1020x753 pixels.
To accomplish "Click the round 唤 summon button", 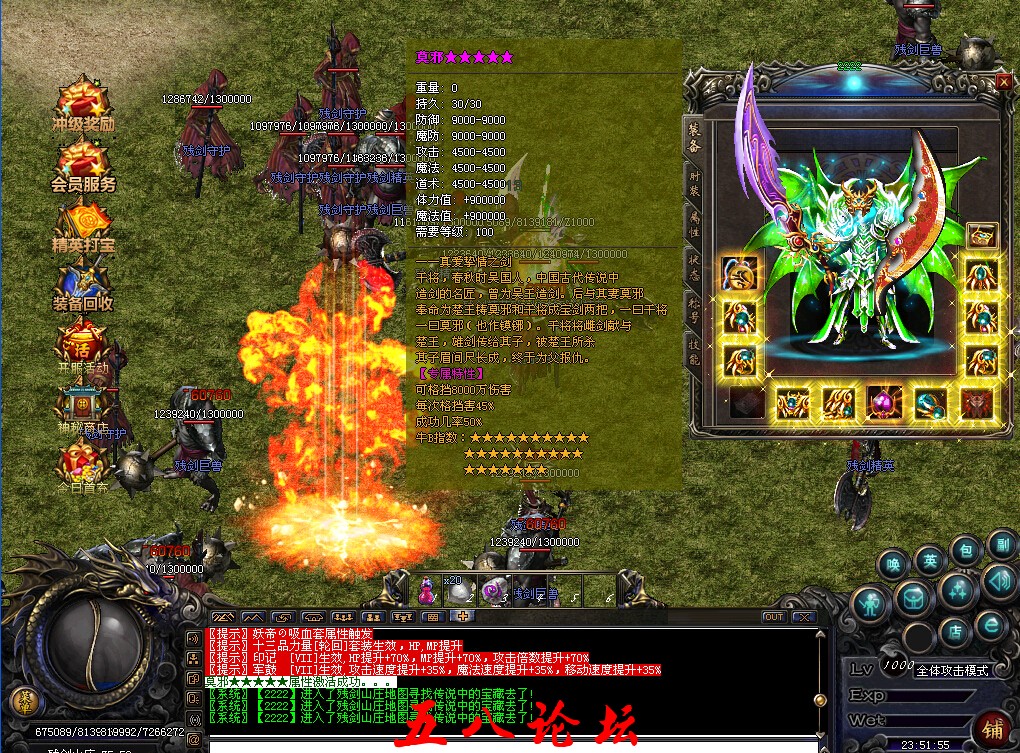I will (893, 564).
